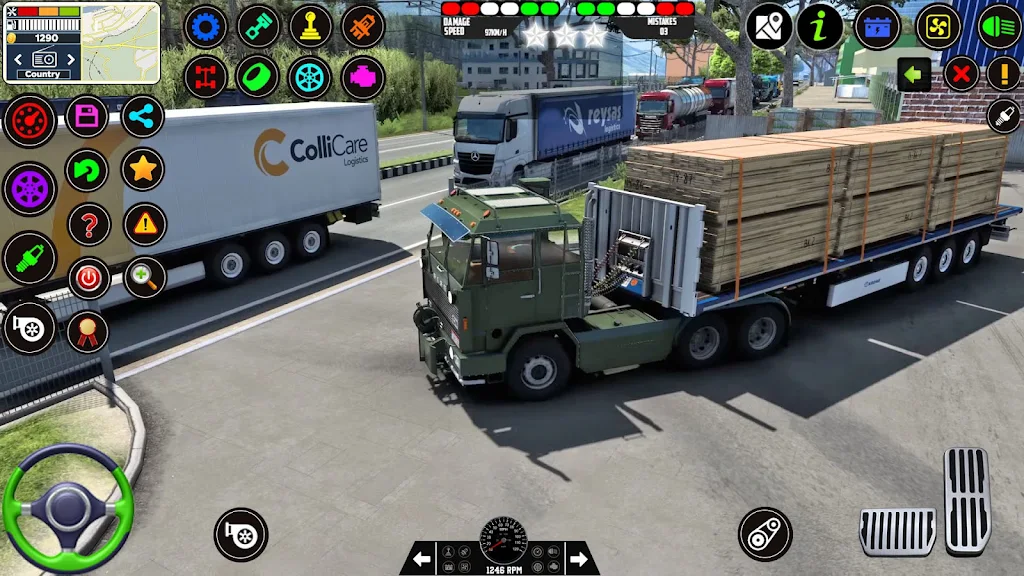
Task: Hit the red power button
Action: [x=89, y=278]
